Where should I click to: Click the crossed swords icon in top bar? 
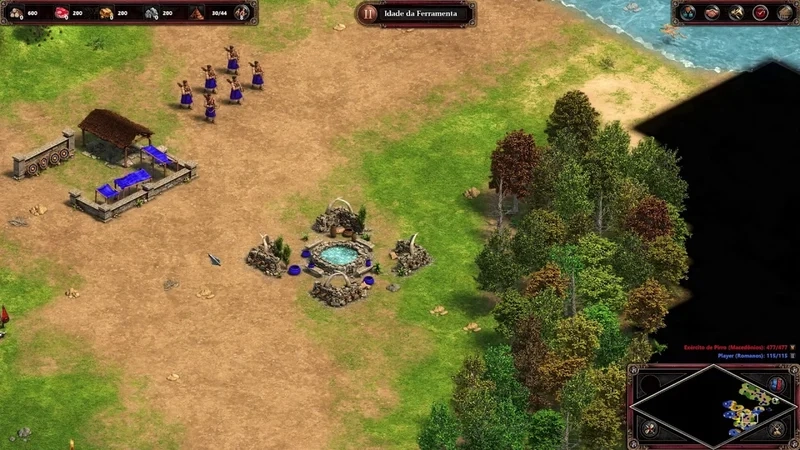point(736,13)
